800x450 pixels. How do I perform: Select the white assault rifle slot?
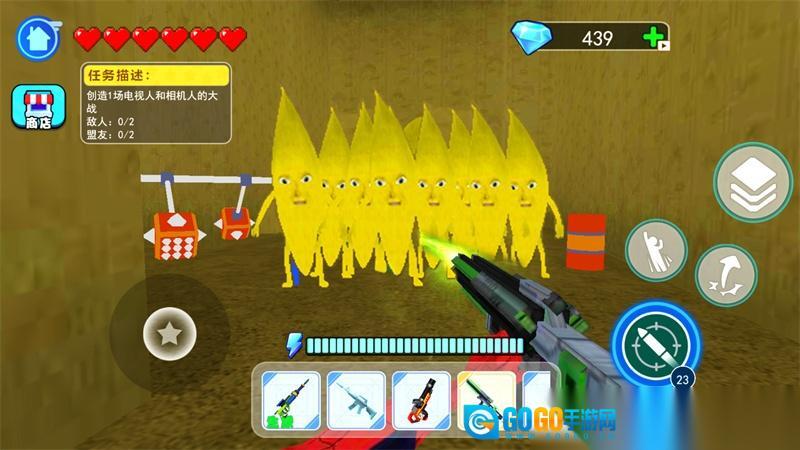click(355, 402)
